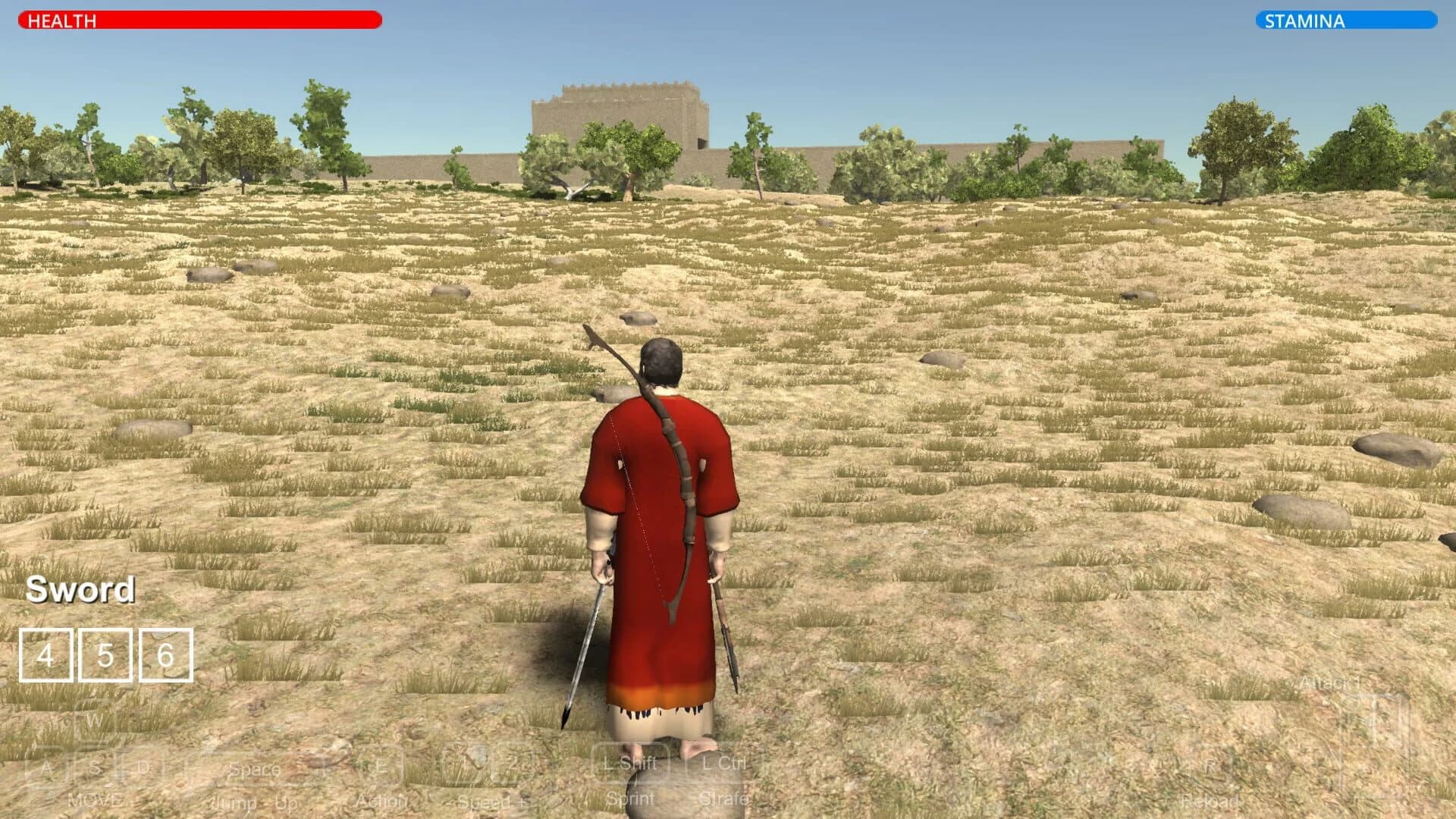Viewport: 1456px width, 819px height.
Task: Click the Sword weapon name label
Action: tap(80, 590)
